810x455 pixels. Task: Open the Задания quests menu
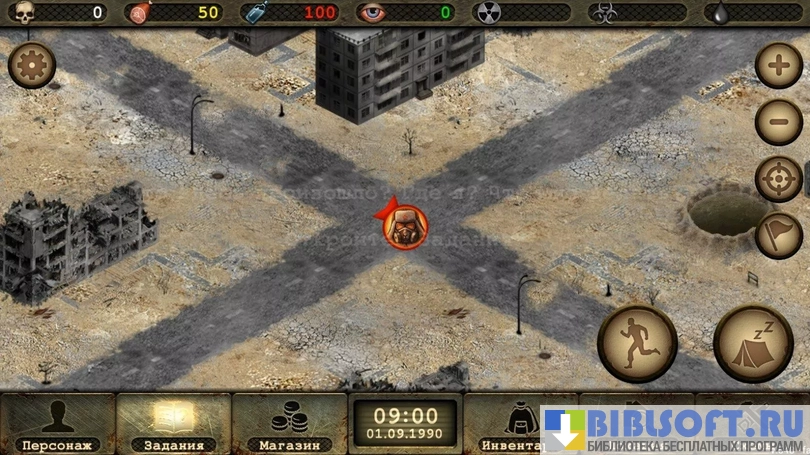point(173,424)
